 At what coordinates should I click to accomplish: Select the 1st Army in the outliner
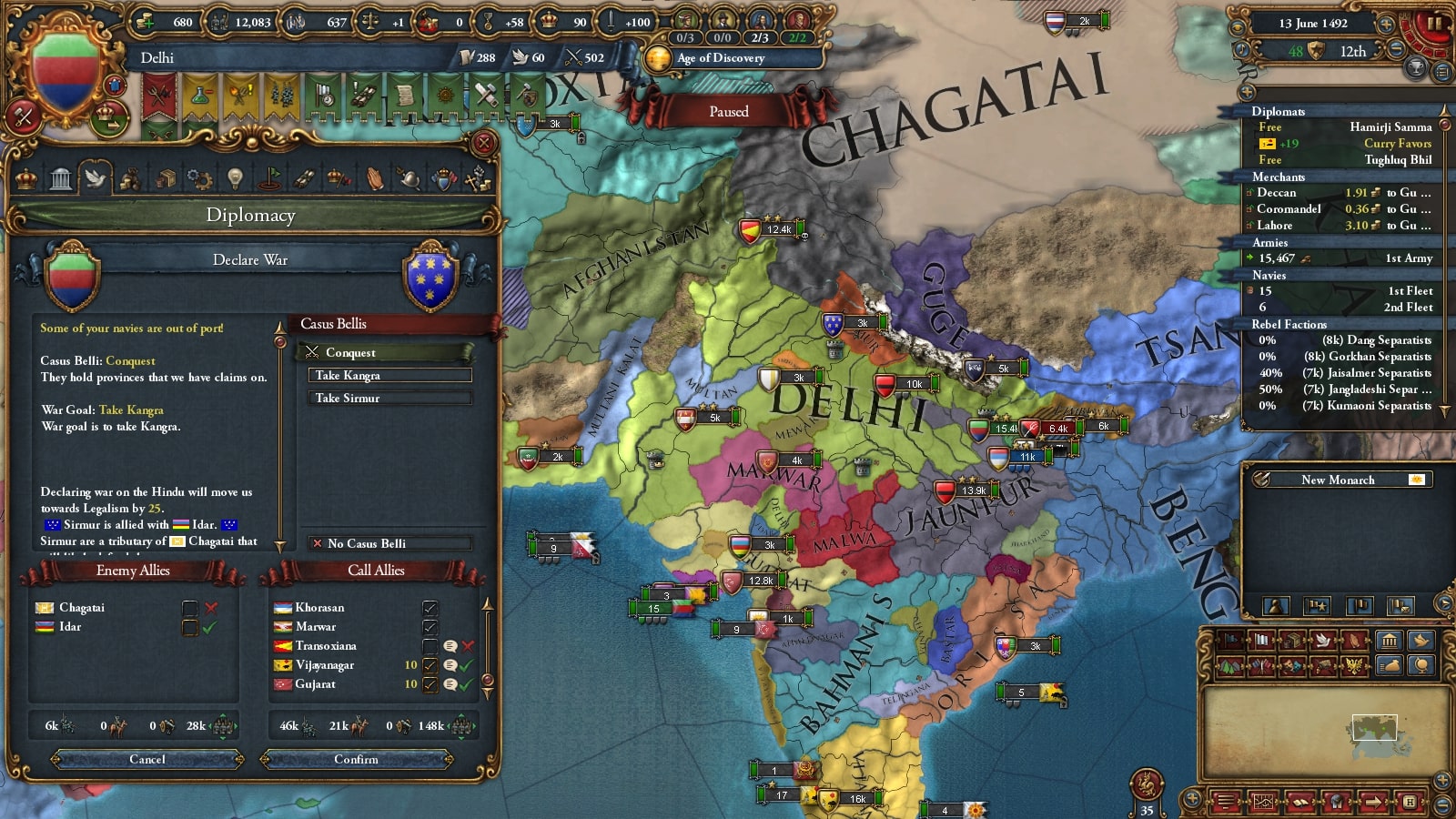click(x=1341, y=258)
